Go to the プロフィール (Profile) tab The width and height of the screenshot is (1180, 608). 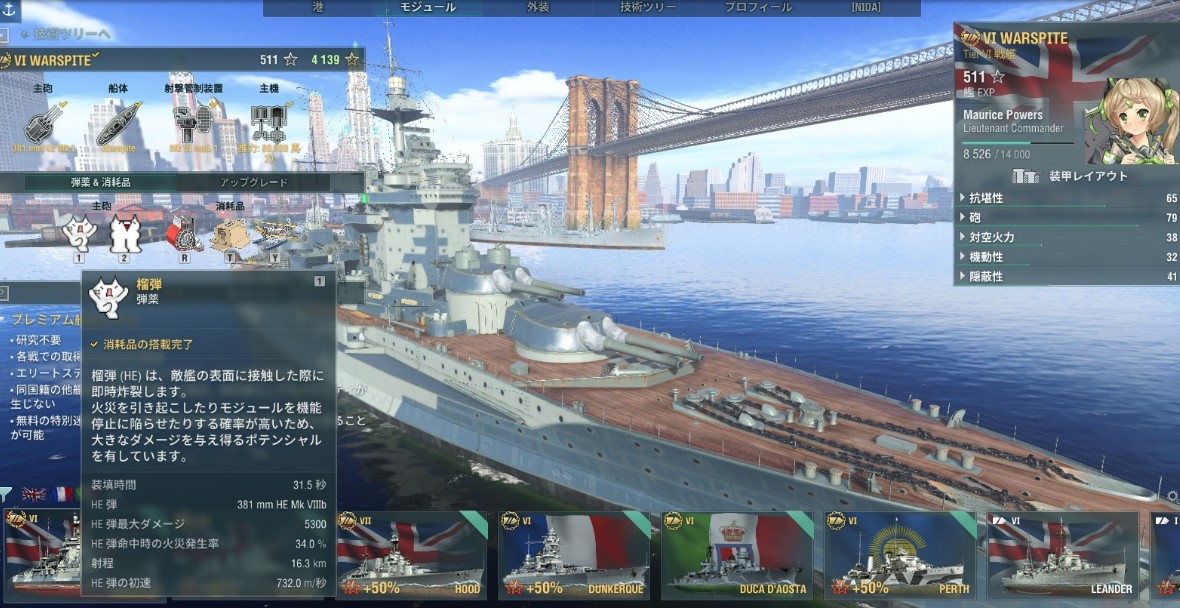tap(758, 8)
